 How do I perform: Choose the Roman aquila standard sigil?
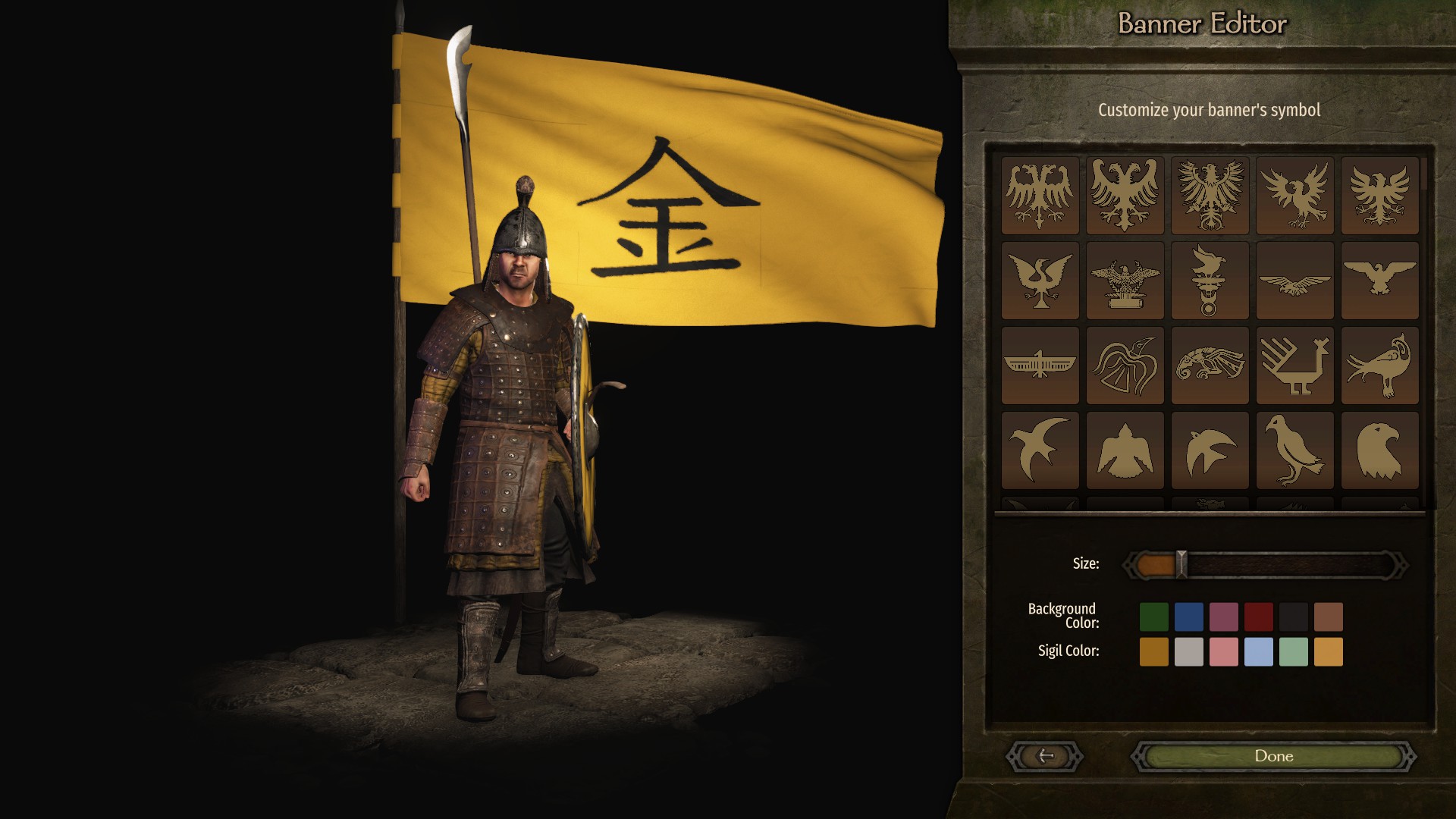1125,281
